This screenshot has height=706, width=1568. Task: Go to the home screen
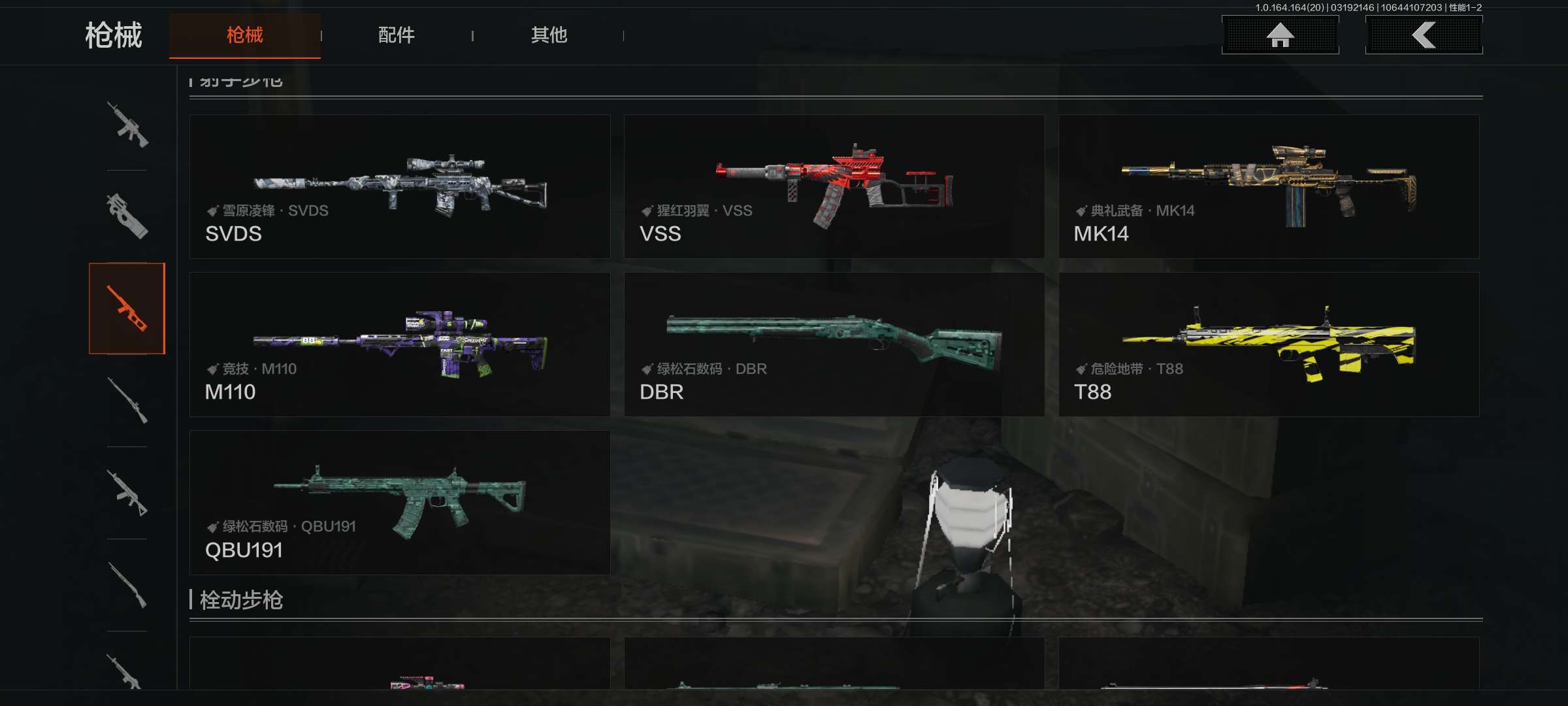tap(1280, 35)
